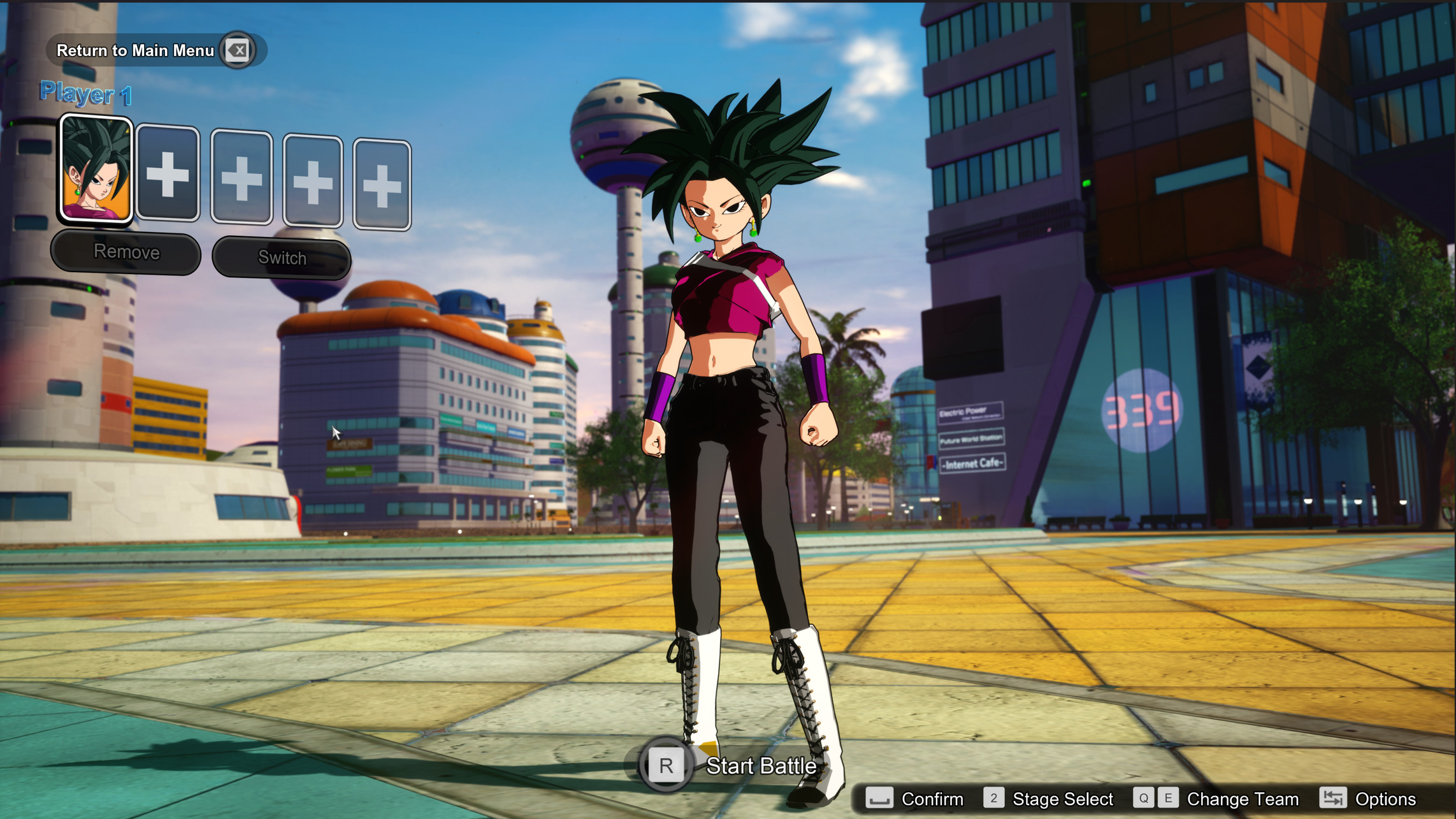Click Return to Main Menu
The width and height of the screenshot is (1456, 819).
click(x=136, y=49)
